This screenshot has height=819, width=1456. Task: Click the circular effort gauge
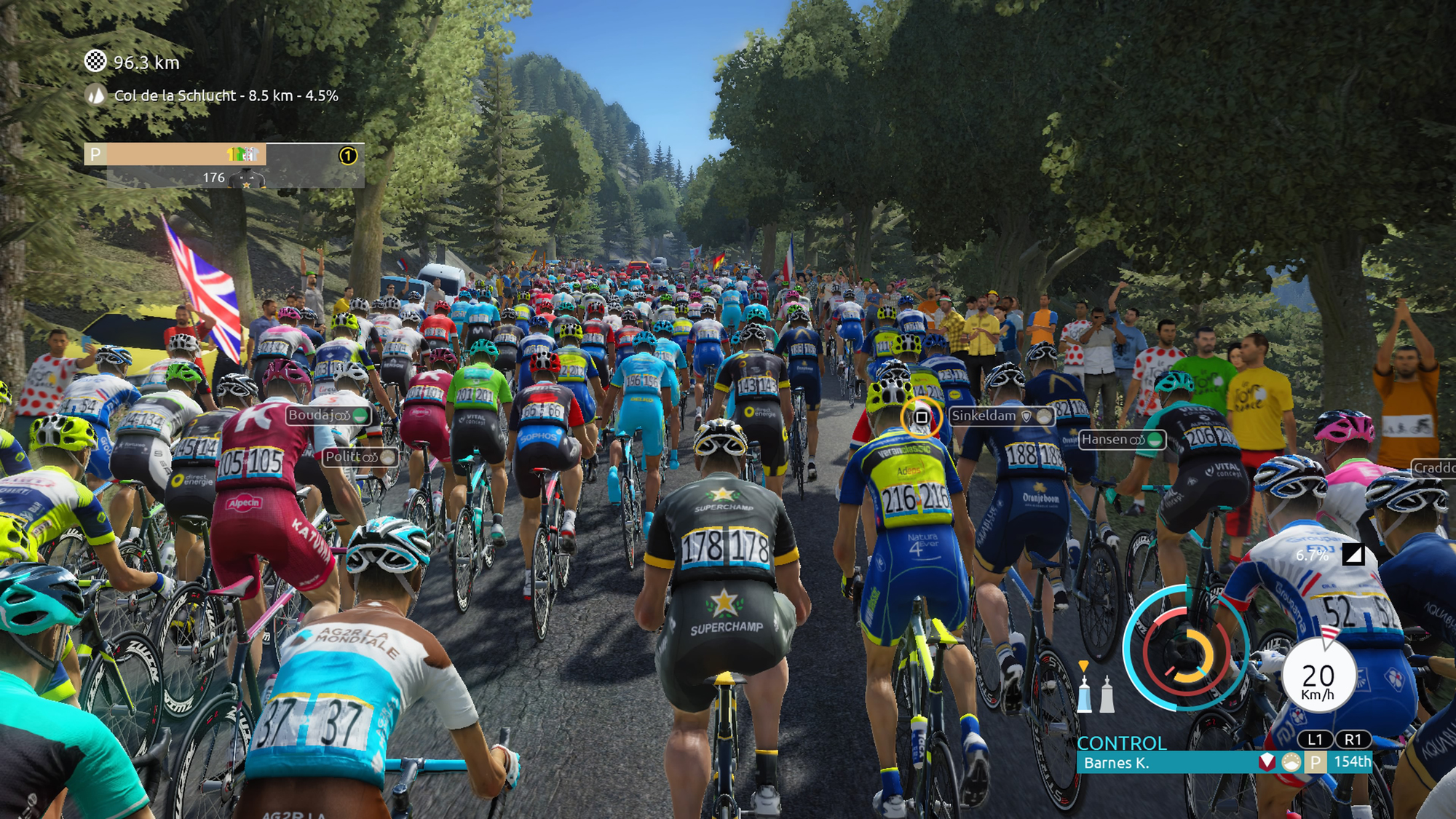[x=1185, y=649]
